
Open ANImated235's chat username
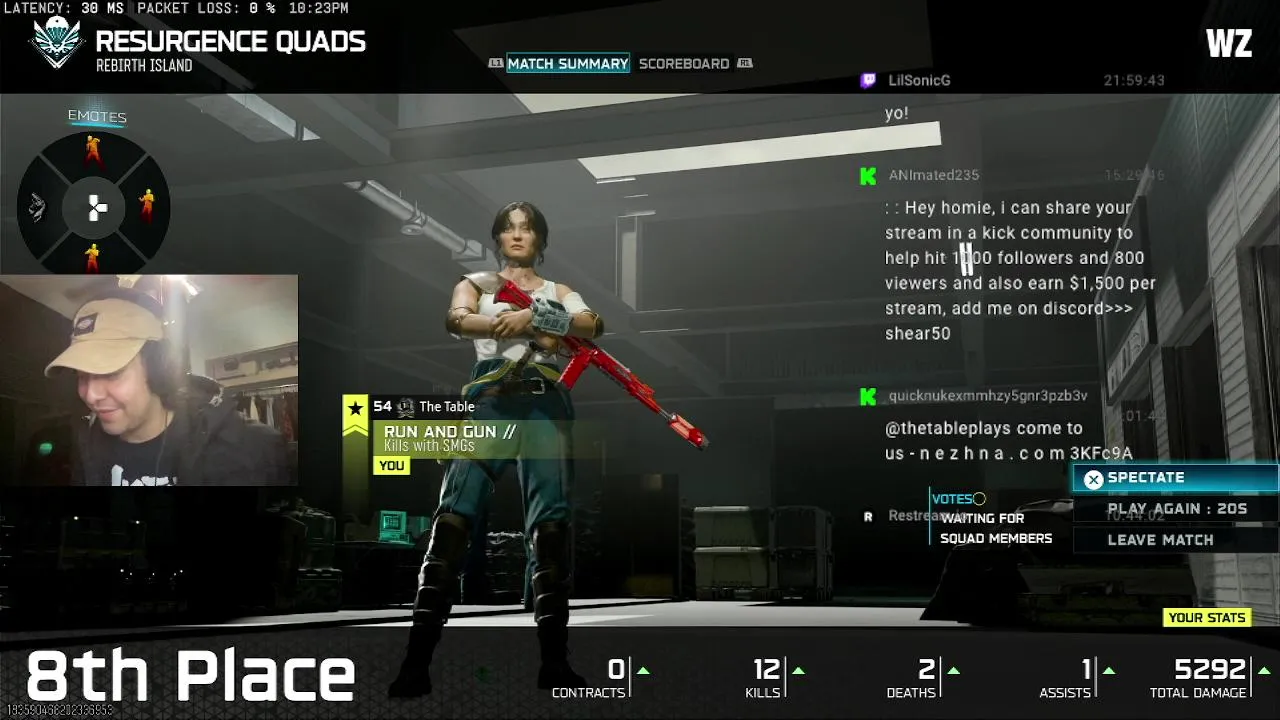933,175
